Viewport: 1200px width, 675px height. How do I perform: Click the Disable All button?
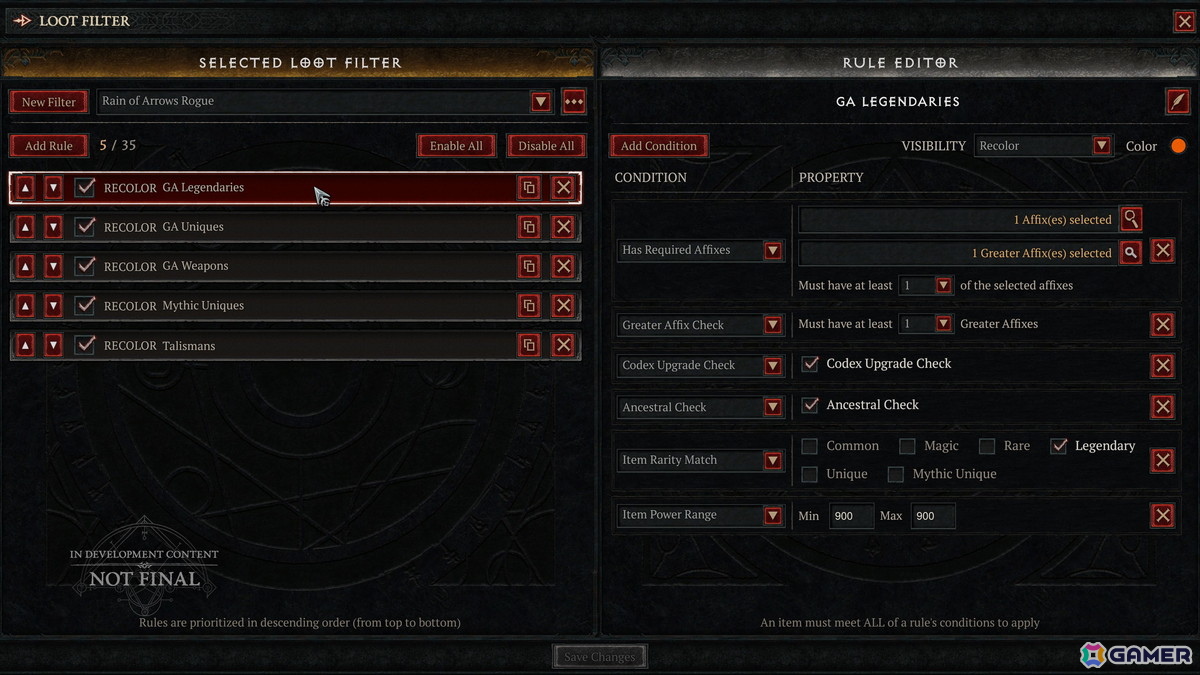546,146
